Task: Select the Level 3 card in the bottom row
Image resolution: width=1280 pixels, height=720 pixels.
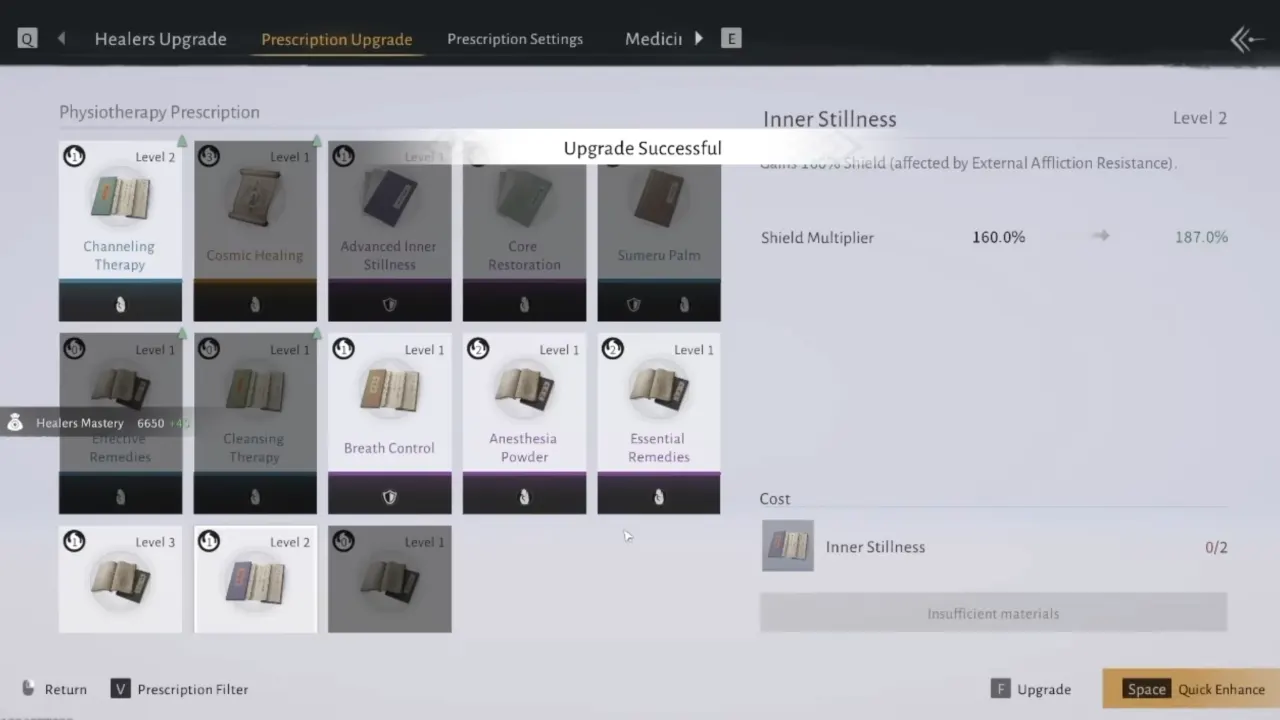Action: (x=120, y=580)
